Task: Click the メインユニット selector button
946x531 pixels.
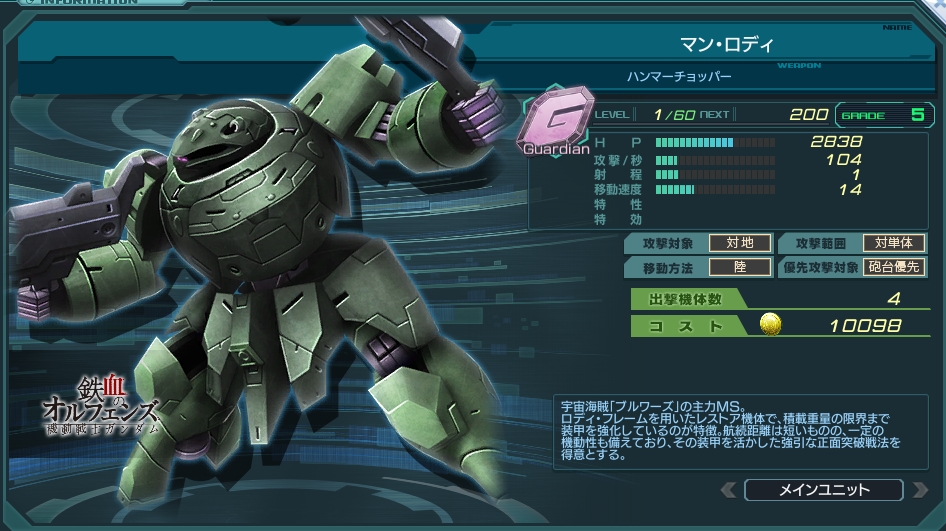Action: 823,490
